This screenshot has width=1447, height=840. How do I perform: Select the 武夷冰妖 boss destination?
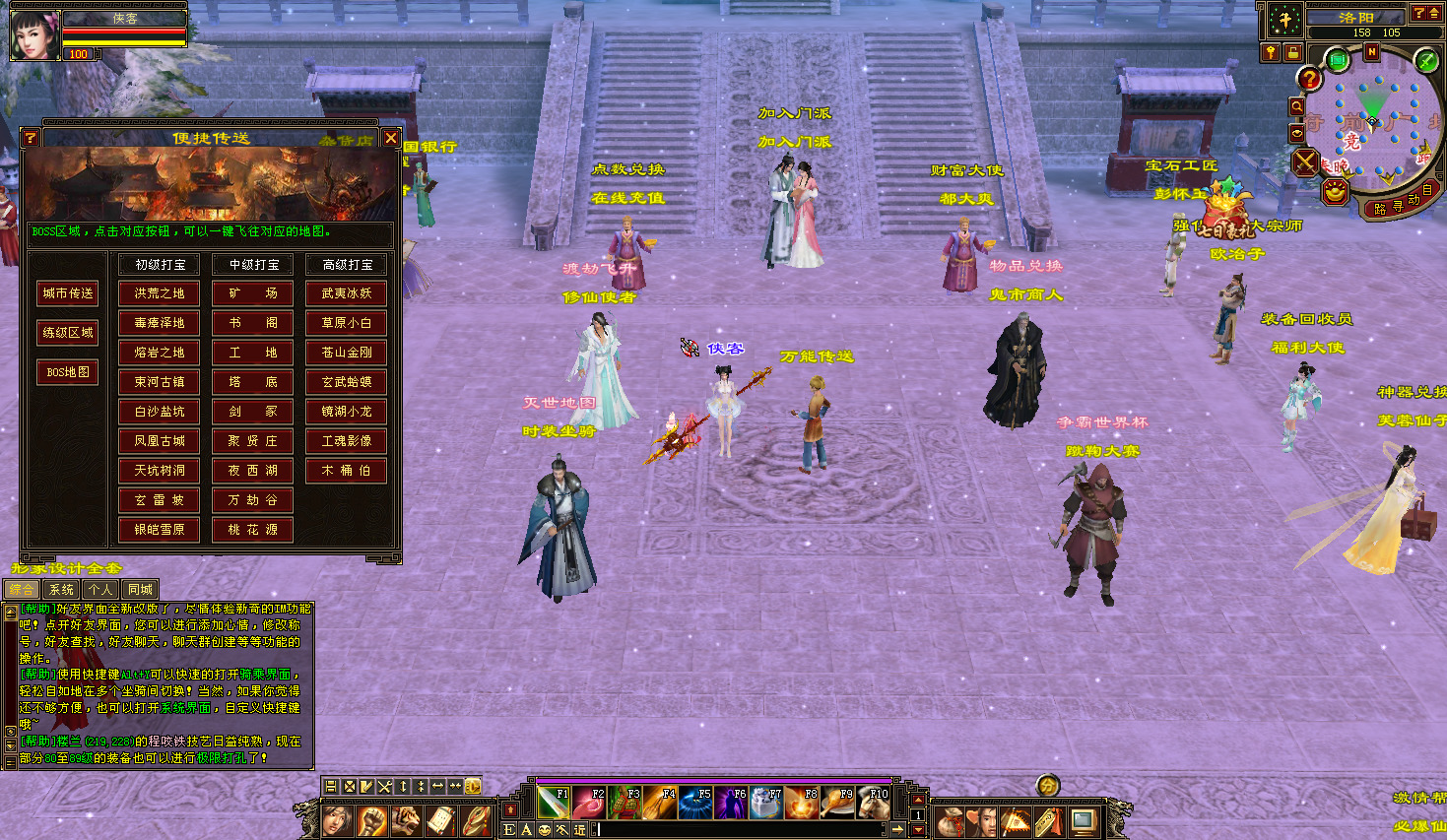point(348,293)
